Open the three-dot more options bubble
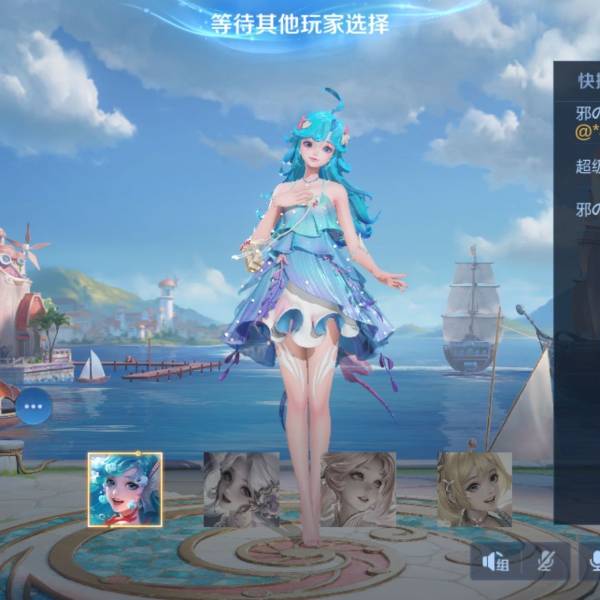 [34, 406]
